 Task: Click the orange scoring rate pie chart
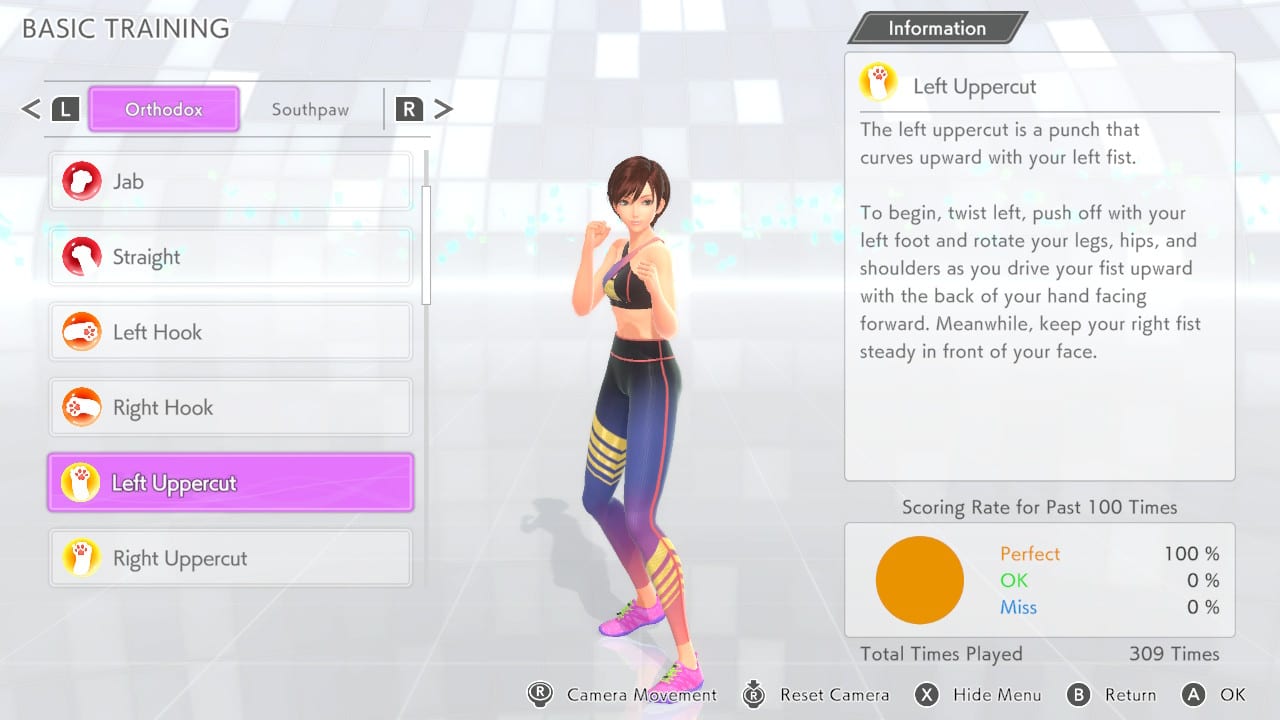[920, 580]
